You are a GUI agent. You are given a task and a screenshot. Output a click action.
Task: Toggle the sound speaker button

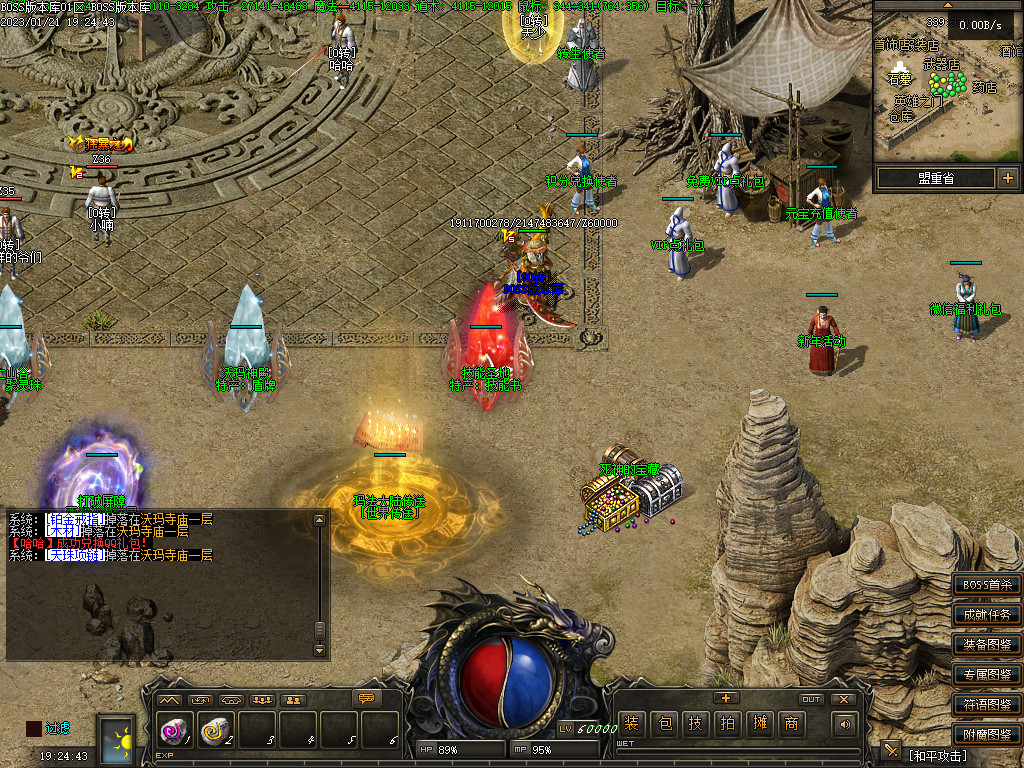(x=846, y=724)
